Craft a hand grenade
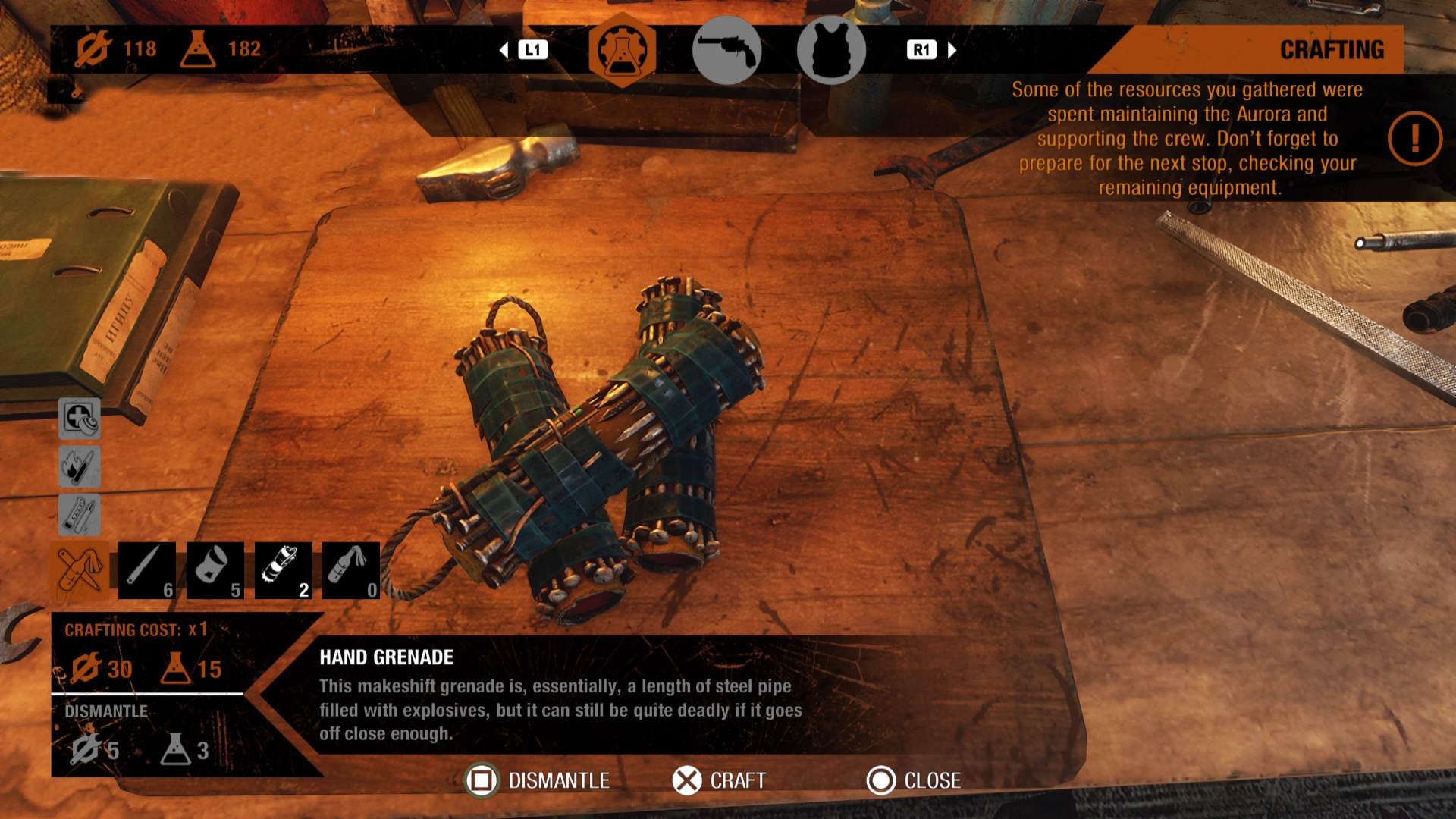The height and width of the screenshot is (819, 1456). click(x=687, y=780)
